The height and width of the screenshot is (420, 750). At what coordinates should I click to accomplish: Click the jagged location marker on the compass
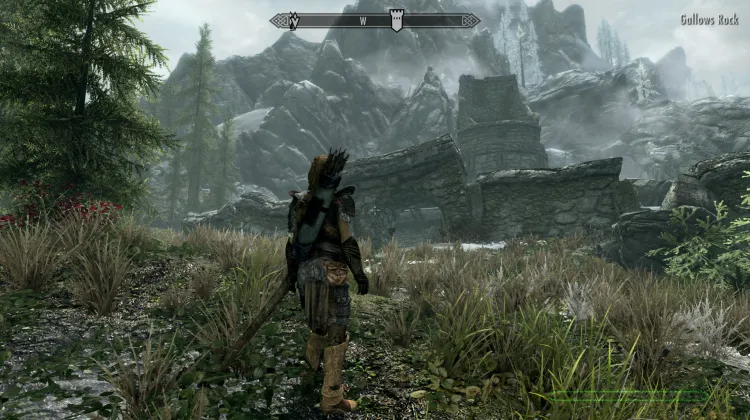click(293, 20)
